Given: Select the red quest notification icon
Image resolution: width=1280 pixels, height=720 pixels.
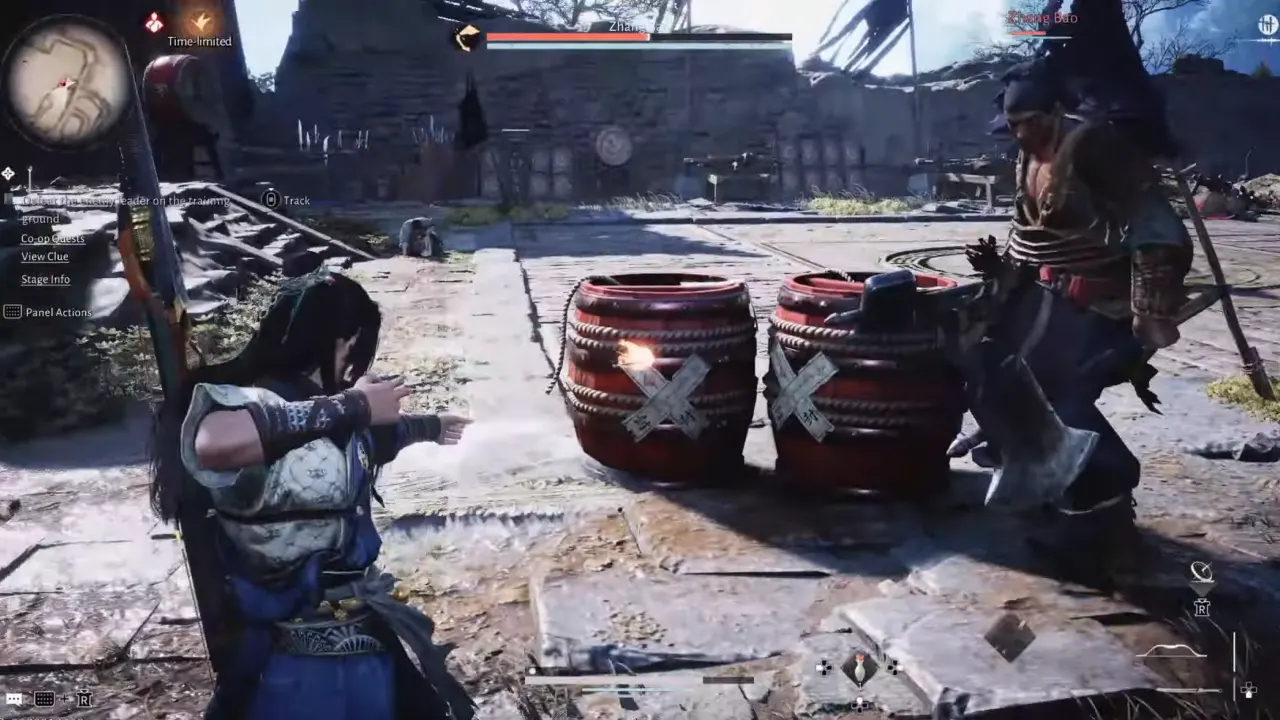Looking at the screenshot, I should [x=152, y=21].
